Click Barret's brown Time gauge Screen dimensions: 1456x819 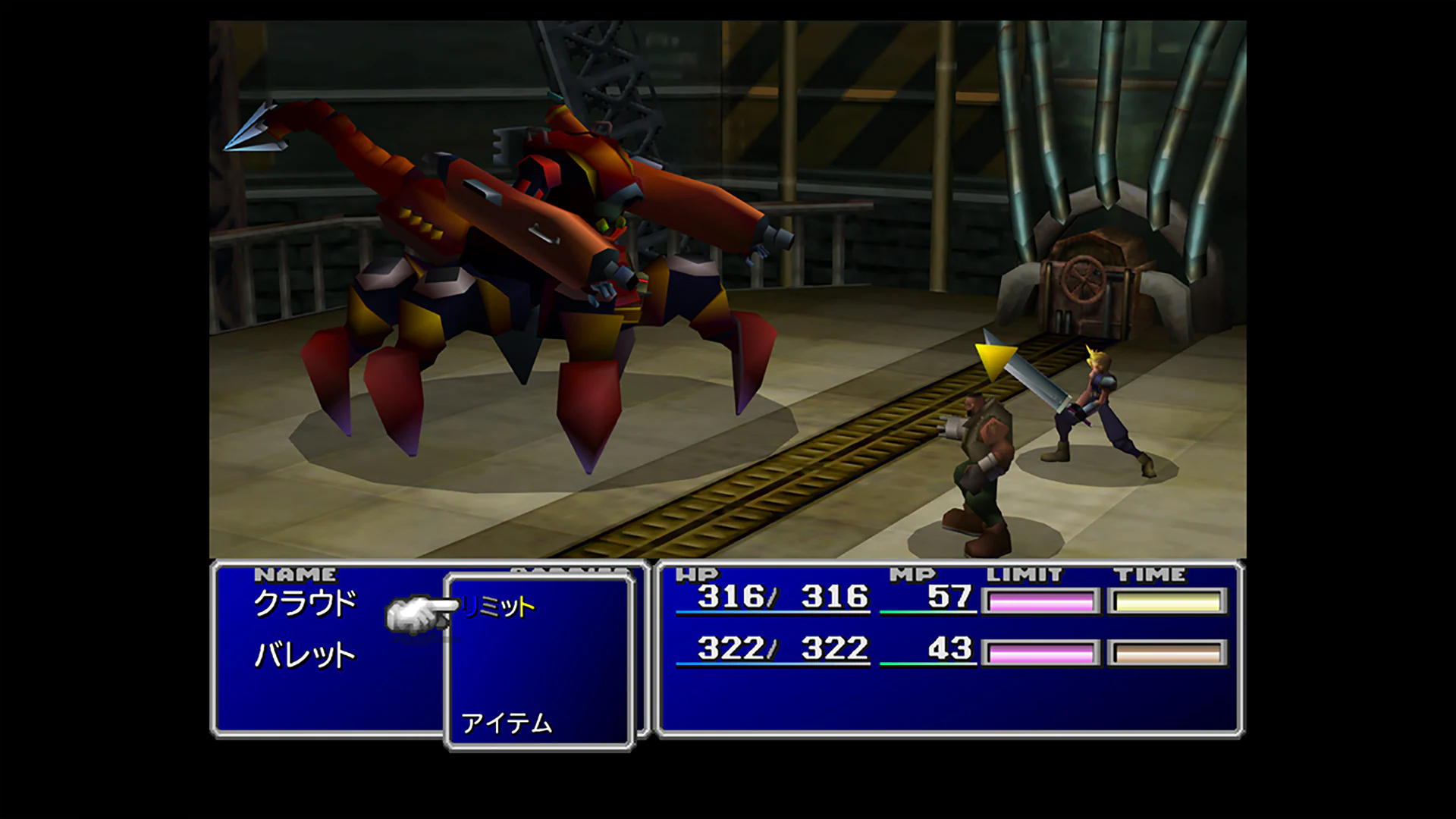pyautogui.click(x=1166, y=651)
